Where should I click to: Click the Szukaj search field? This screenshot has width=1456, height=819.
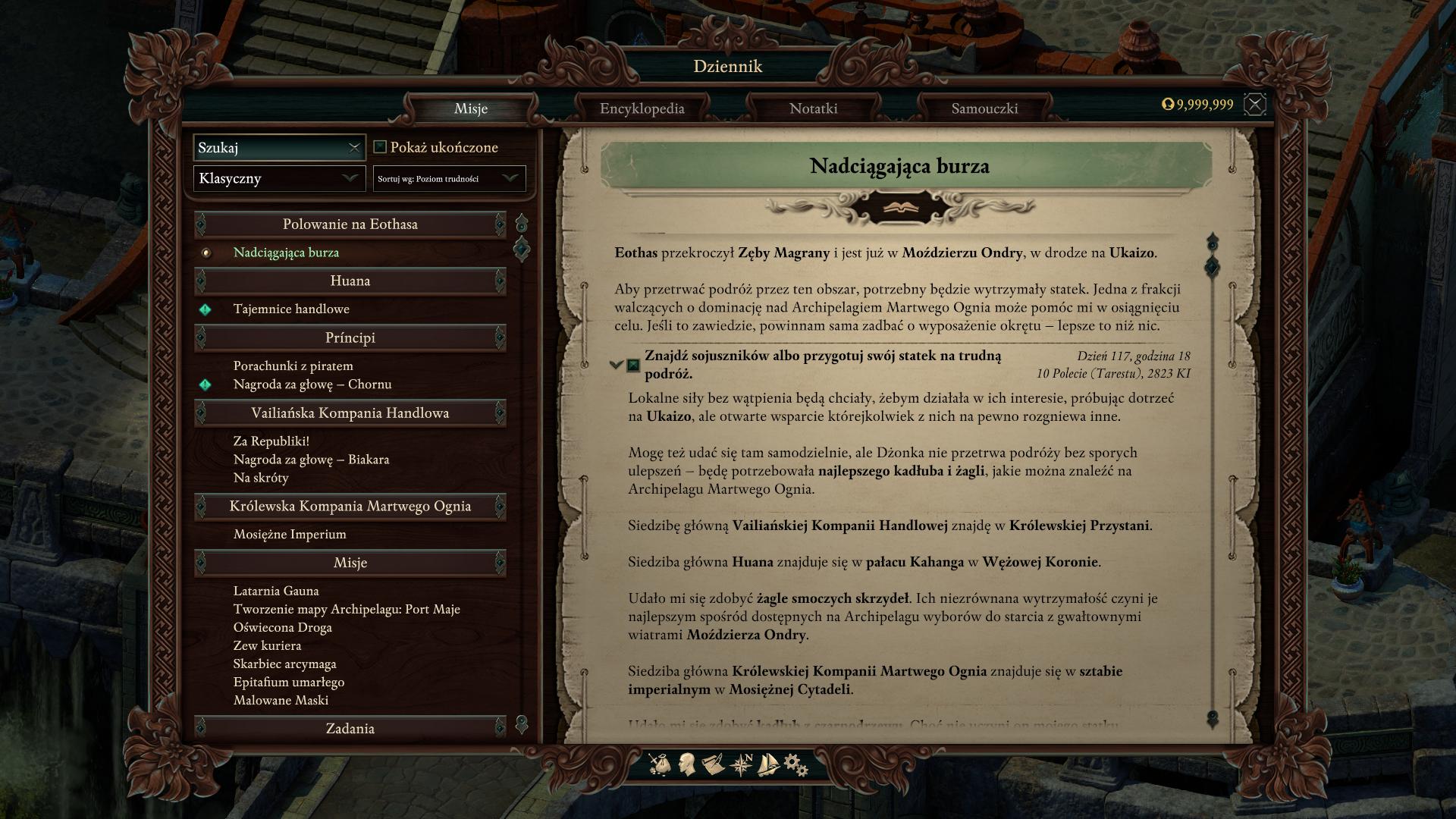pyautogui.click(x=270, y=148)
